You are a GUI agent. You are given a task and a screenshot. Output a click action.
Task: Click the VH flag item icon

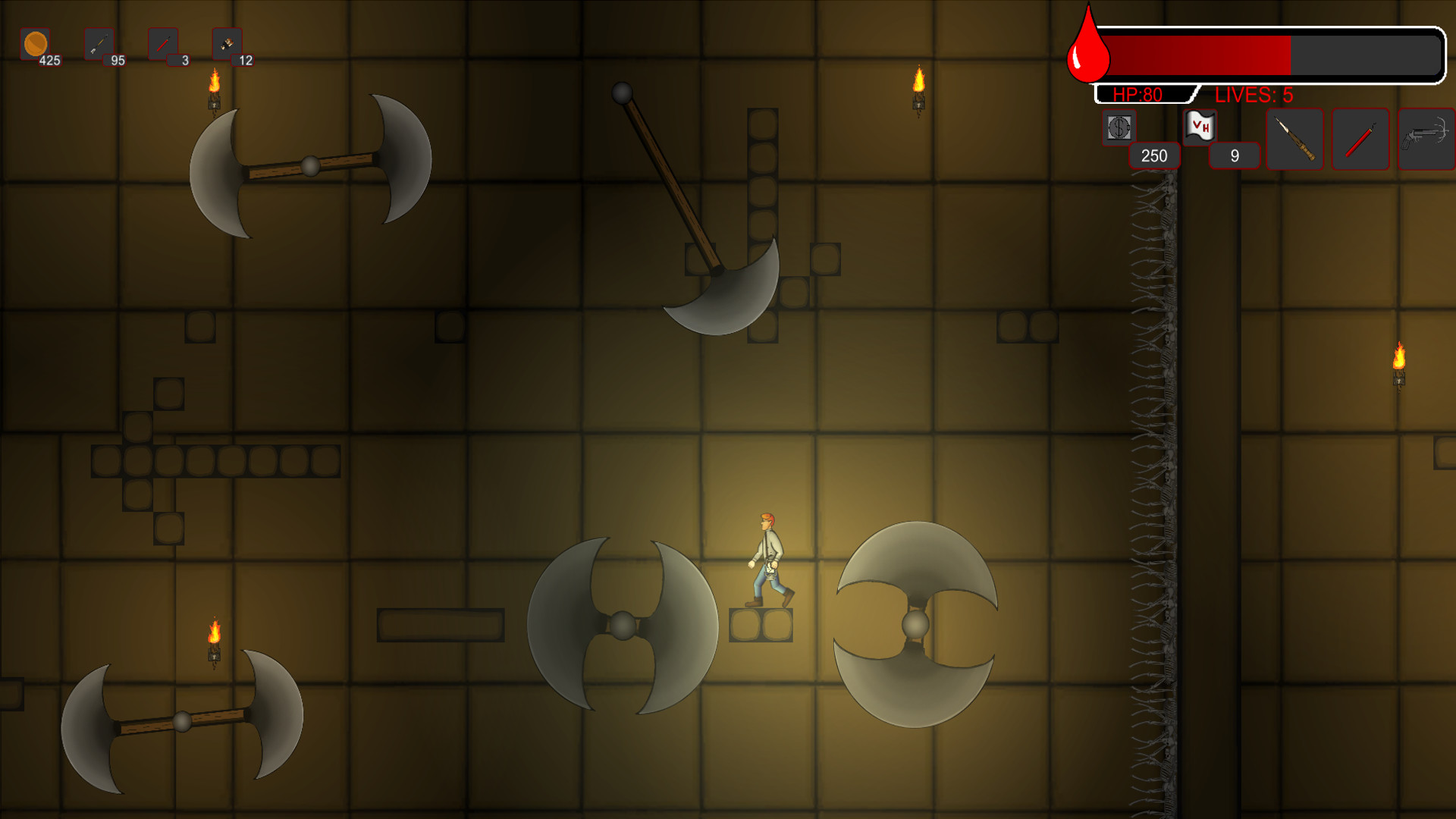[x=1199, y=127]
